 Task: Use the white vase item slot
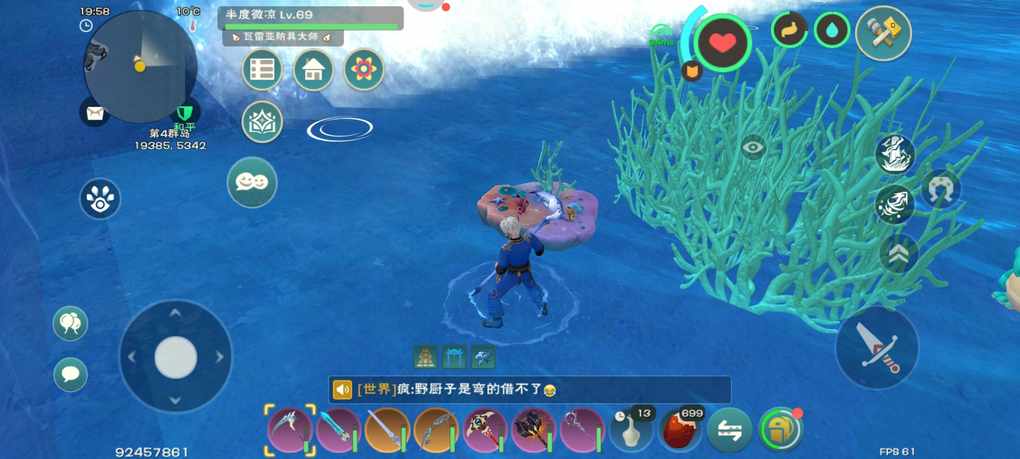click(631, 430)
